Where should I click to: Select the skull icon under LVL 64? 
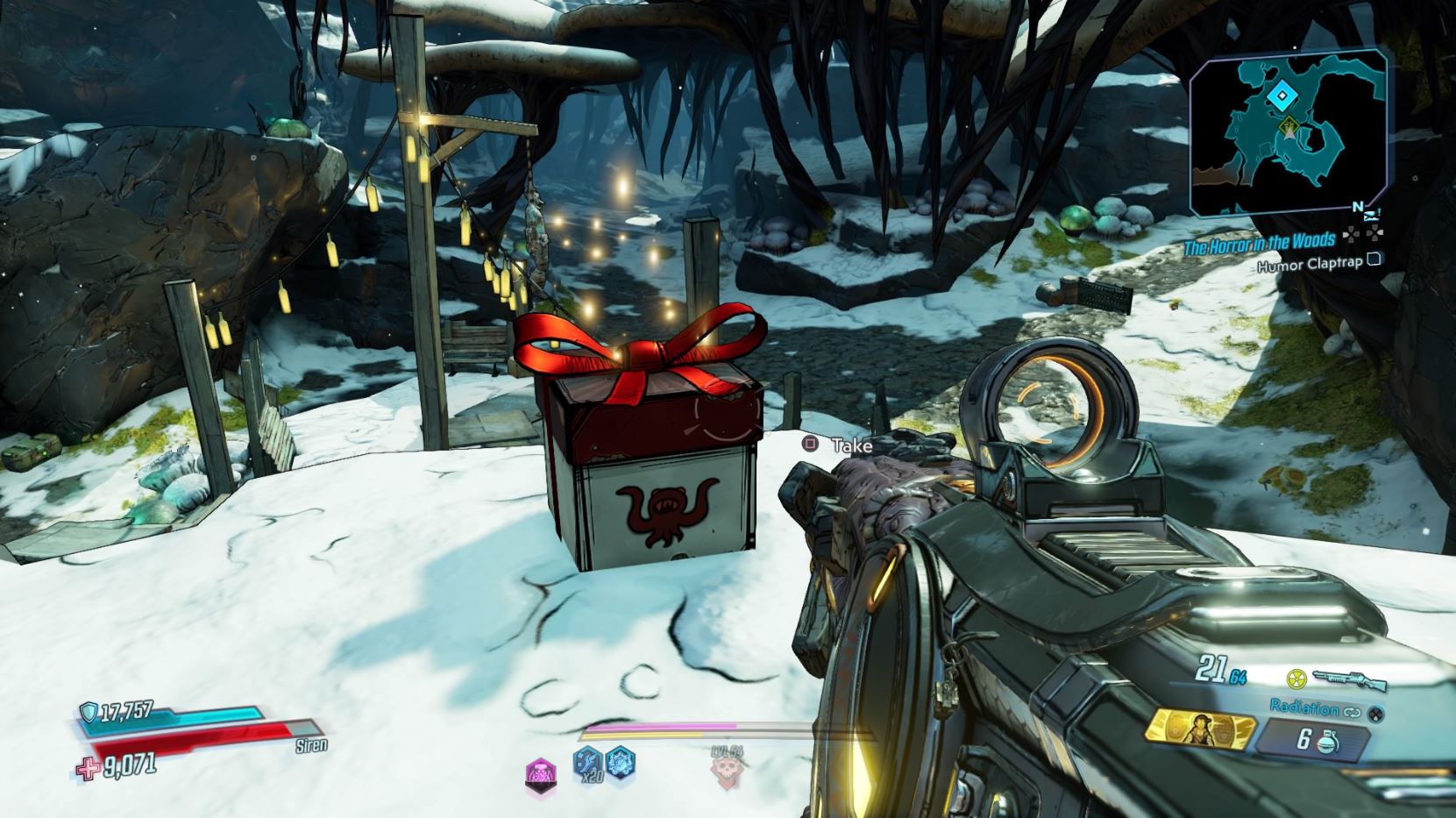[x=727, y=771]
